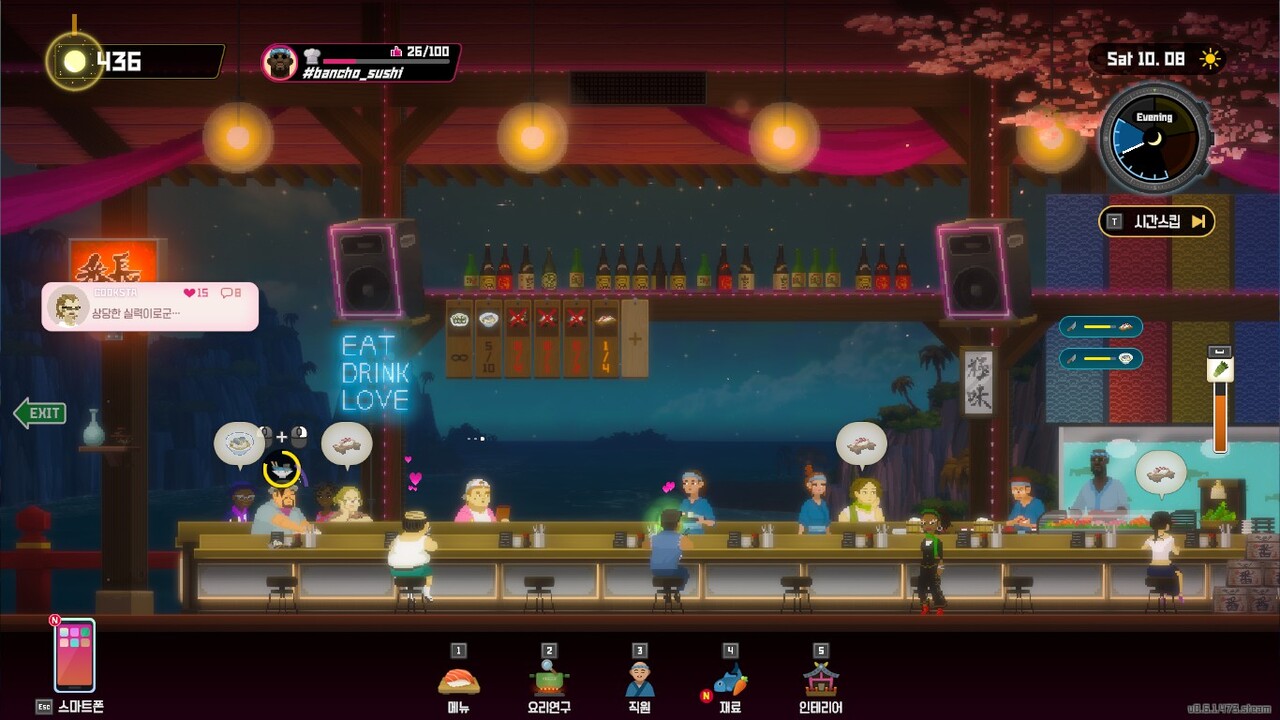Open the #bancho_sushi restaurant rank panel
The height and width of the screenshot is (720, 1280).
tap(360, 62)
